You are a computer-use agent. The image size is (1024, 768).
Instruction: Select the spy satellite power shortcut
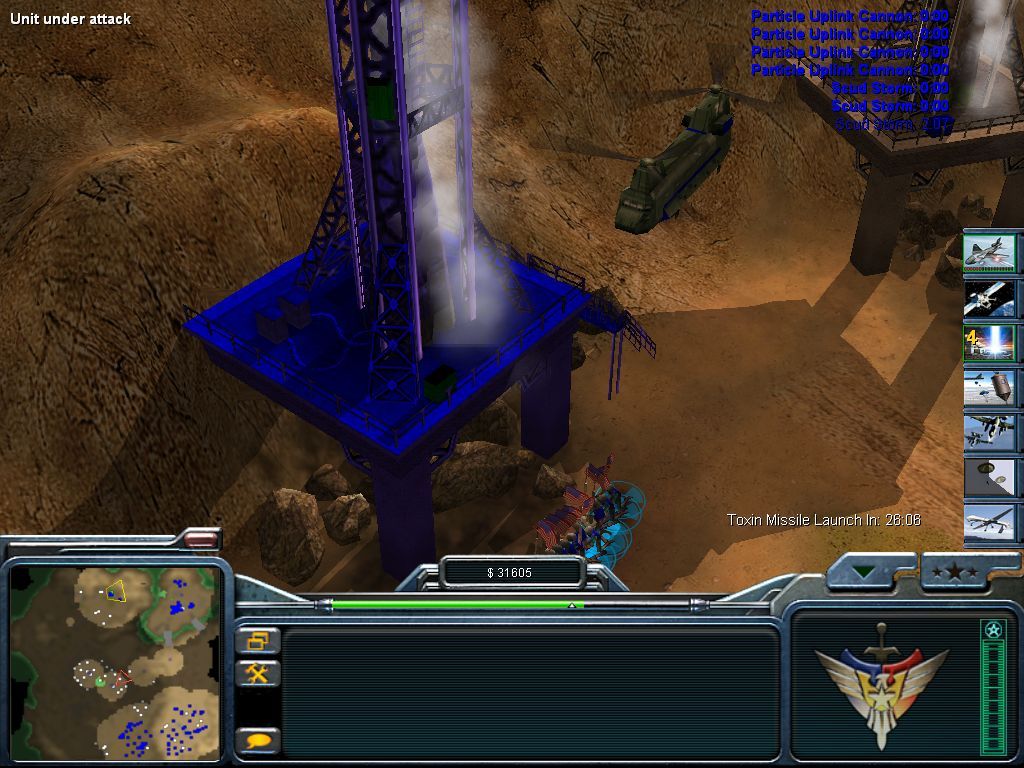pyautogui.click(x=990, y=297)
